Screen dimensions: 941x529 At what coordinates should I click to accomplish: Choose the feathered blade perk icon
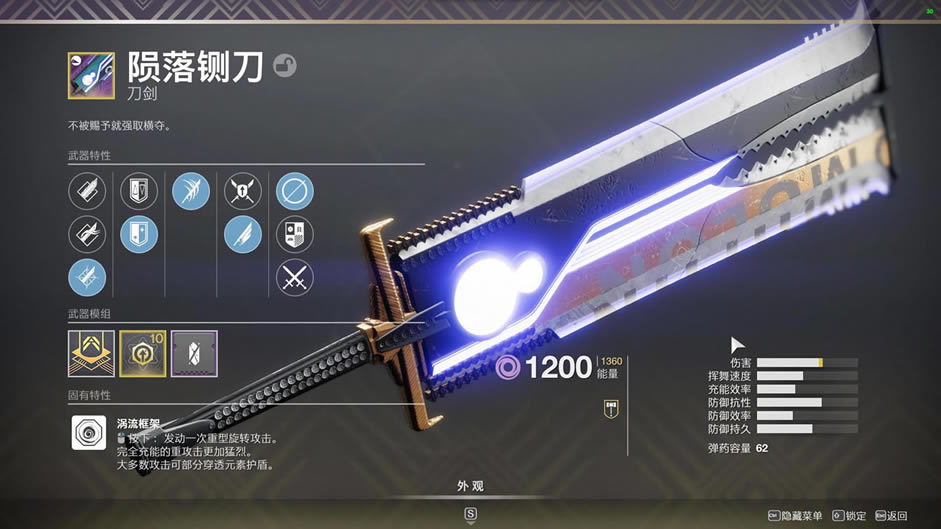click(x=242, y=235)
